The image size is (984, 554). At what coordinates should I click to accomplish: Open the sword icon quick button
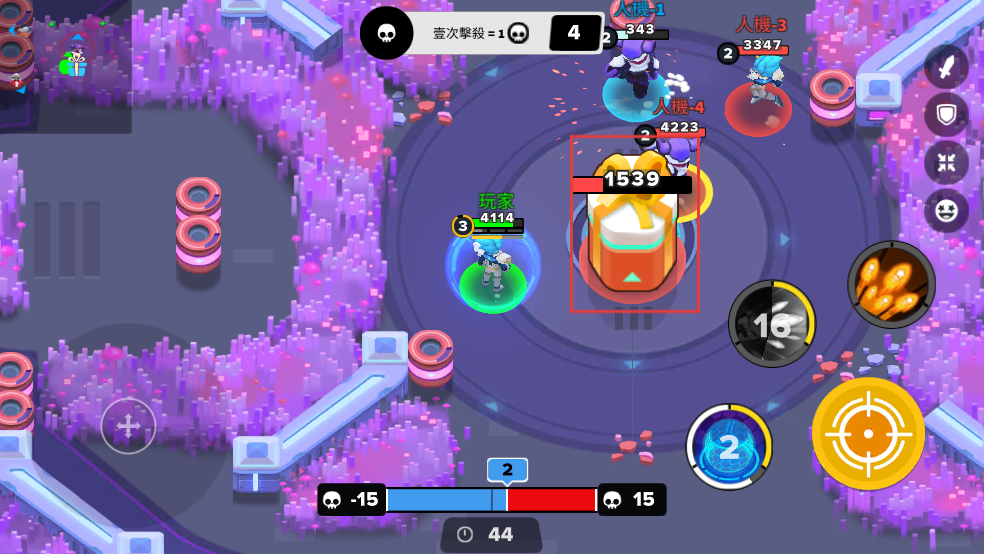pos(945,66)
